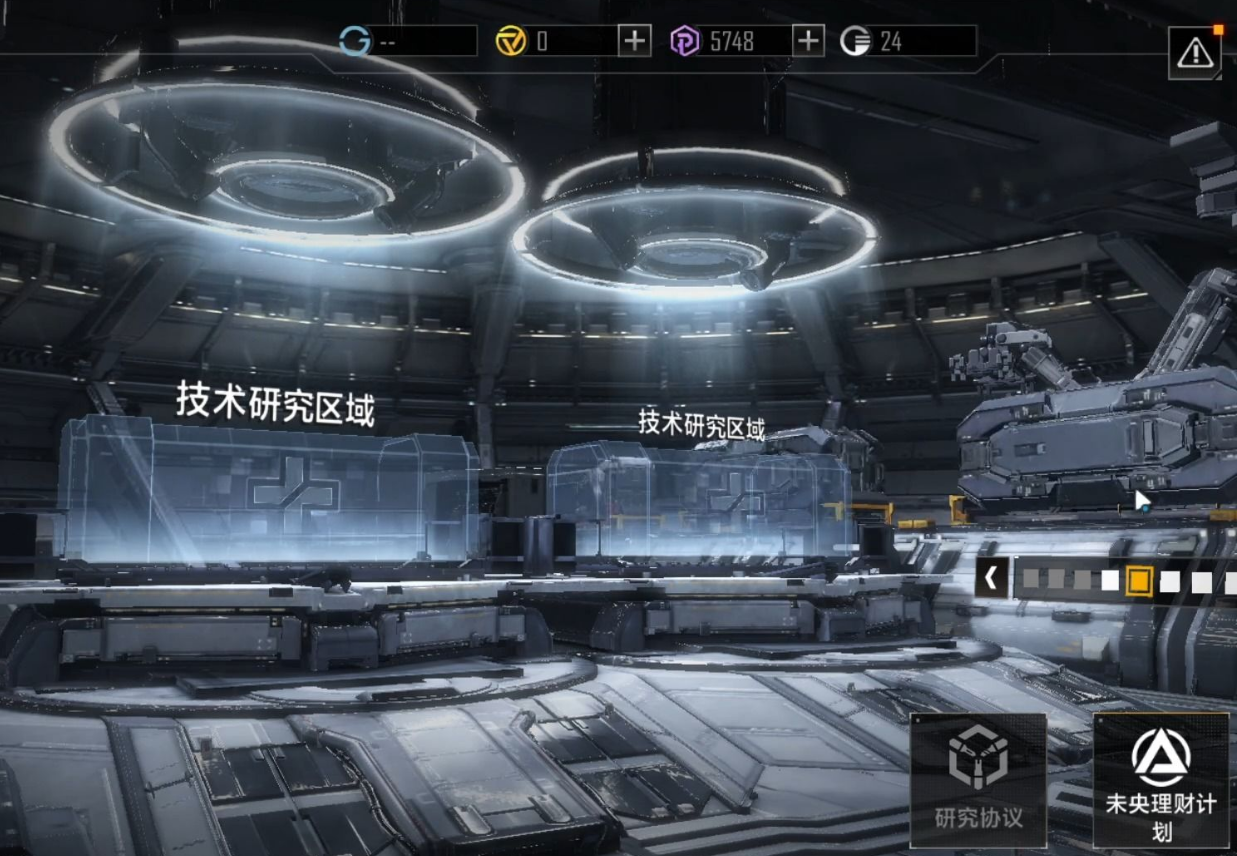
Task: Select the orange highlighted page indicator
Action: pos(1139,580)
